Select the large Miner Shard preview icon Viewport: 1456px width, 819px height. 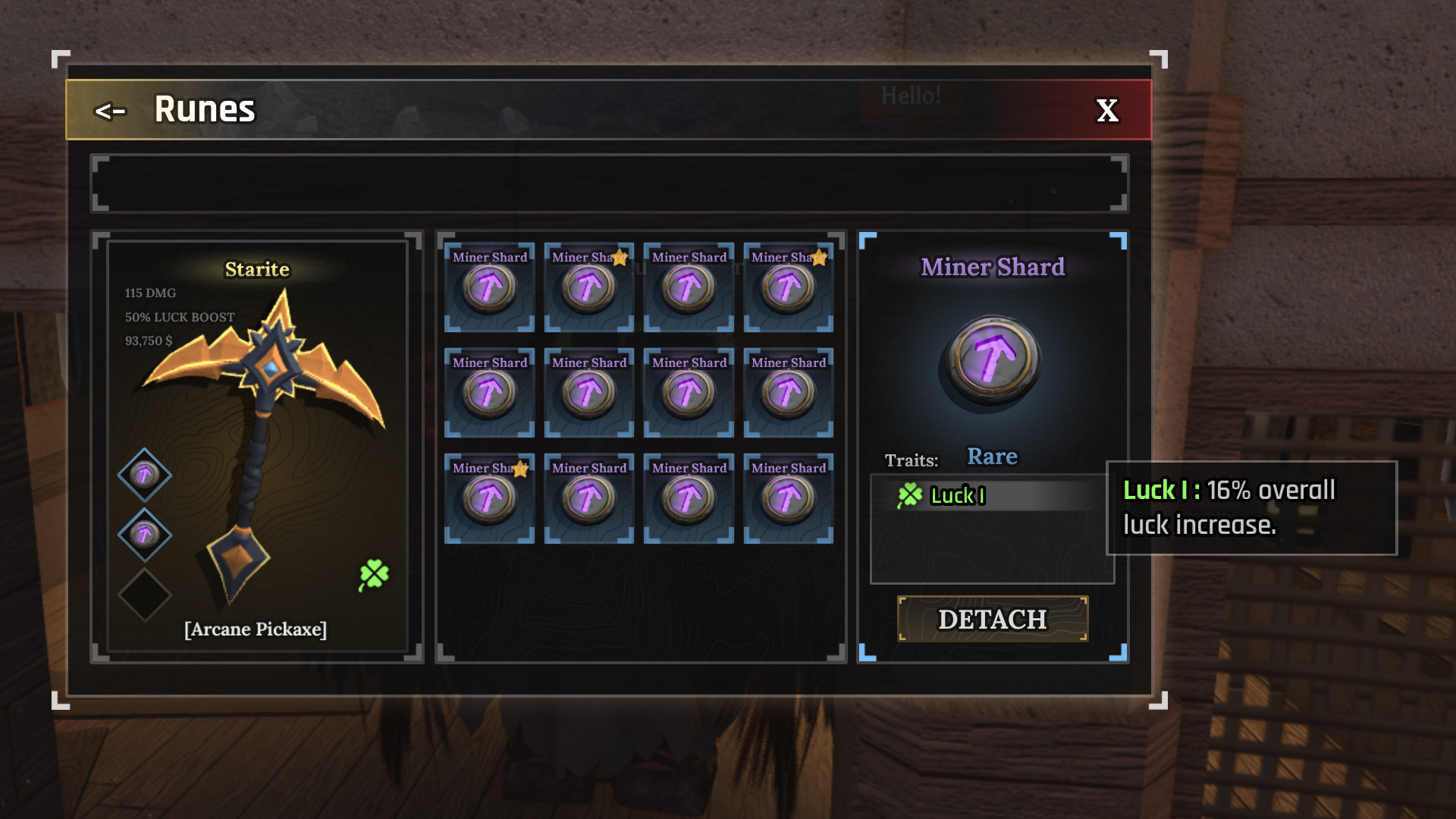coord(992,359)
